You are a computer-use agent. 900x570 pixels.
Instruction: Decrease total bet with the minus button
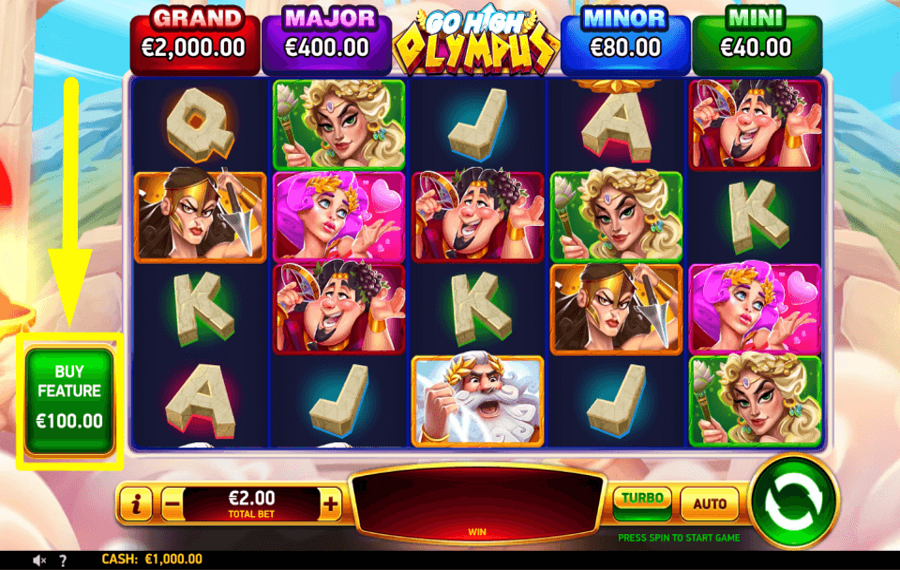point(171,505)
